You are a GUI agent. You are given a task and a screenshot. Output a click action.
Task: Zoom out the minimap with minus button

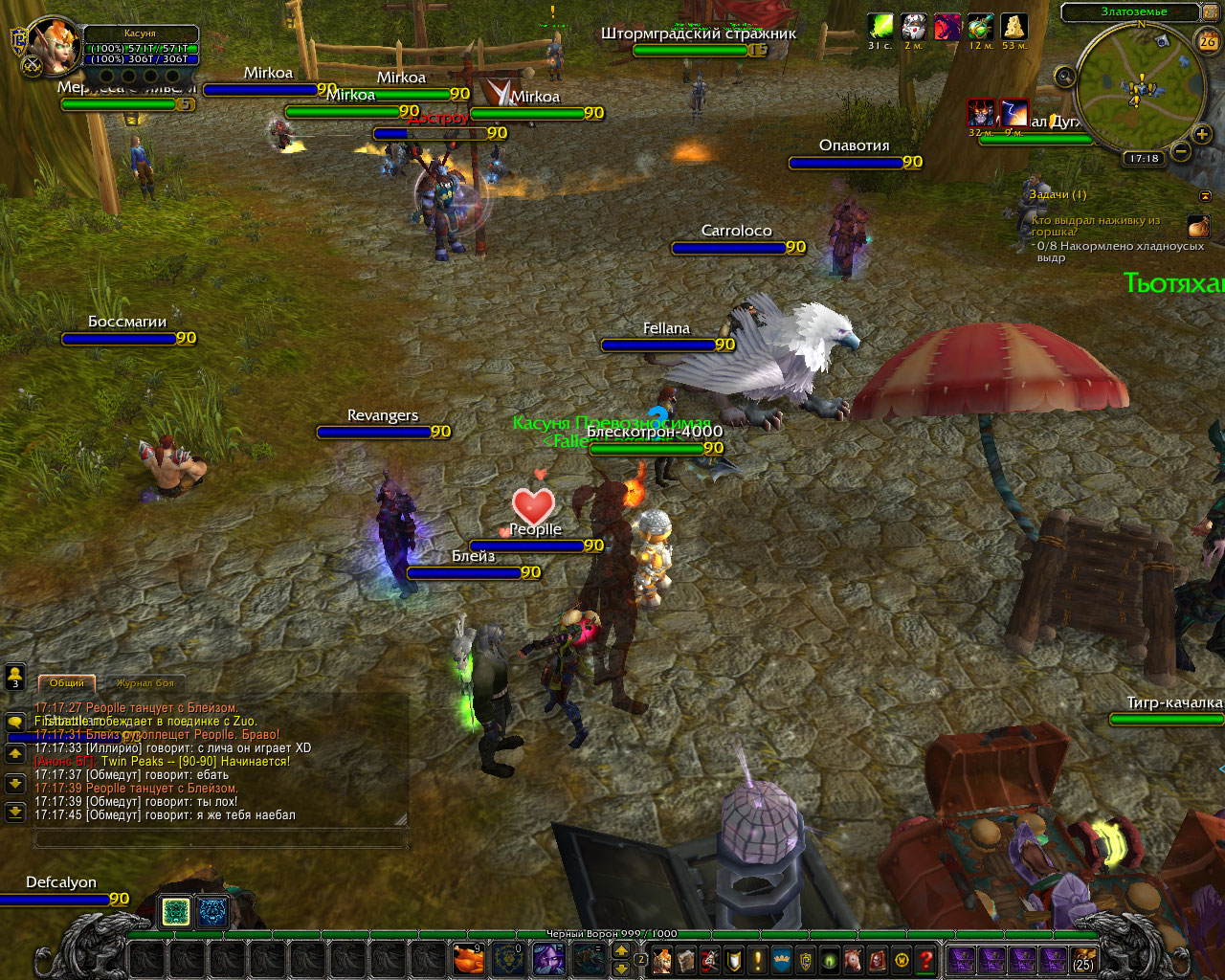point(1181,151)
